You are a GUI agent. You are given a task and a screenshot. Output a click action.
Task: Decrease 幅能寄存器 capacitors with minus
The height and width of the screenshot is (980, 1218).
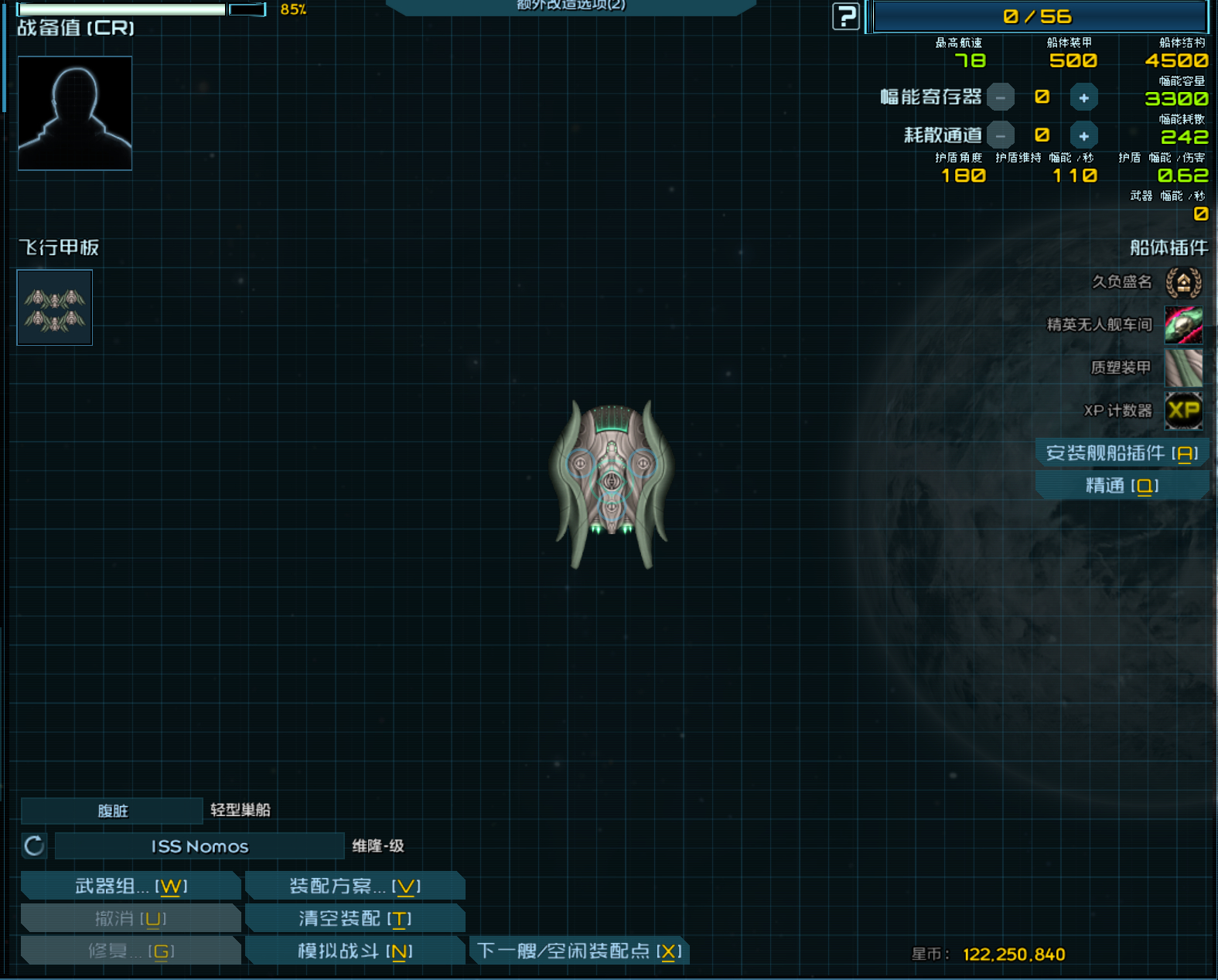[1001, 97]
